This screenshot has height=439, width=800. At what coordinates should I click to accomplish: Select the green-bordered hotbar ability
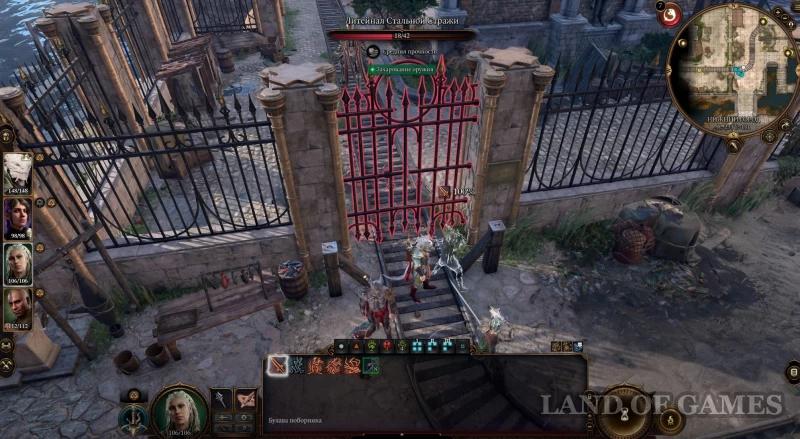(371, 366)
